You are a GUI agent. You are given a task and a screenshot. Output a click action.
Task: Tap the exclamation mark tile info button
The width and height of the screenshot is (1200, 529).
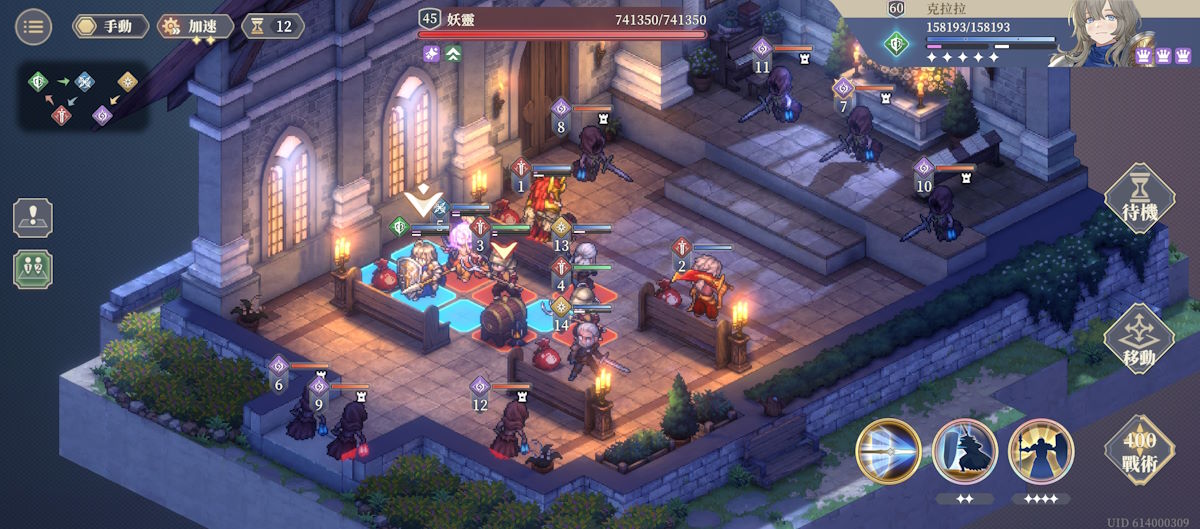tap(33, 217)
